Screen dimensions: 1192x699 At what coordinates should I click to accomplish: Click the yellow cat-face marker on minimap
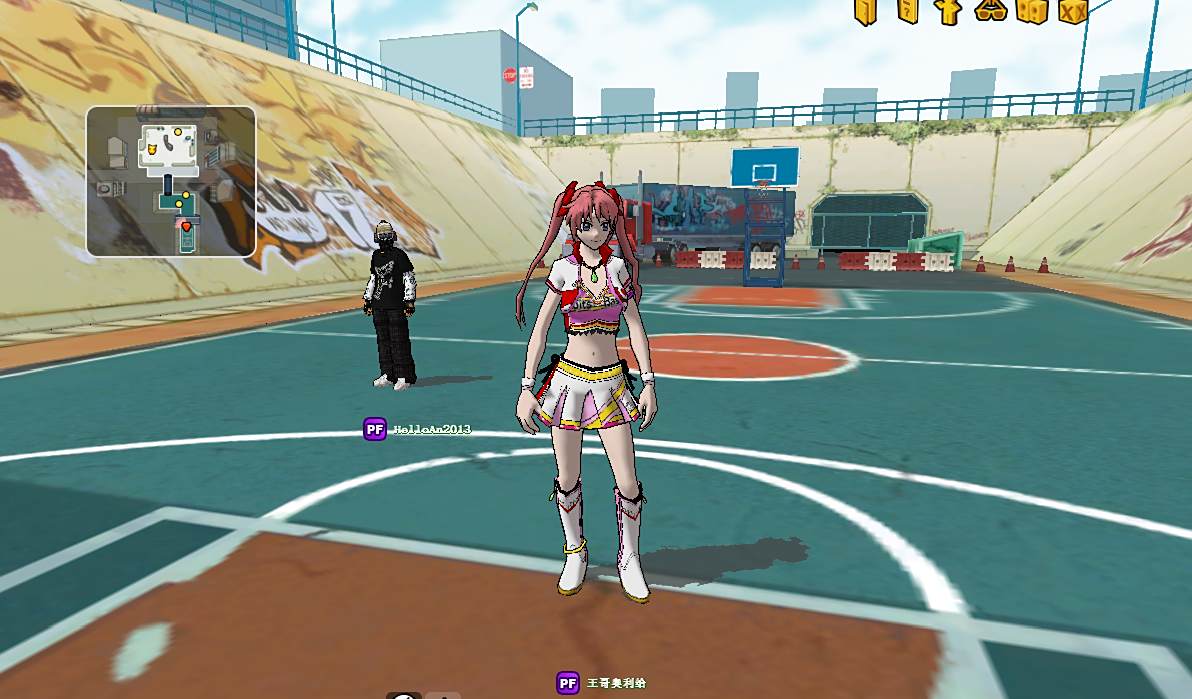click(x=151, y=150)
